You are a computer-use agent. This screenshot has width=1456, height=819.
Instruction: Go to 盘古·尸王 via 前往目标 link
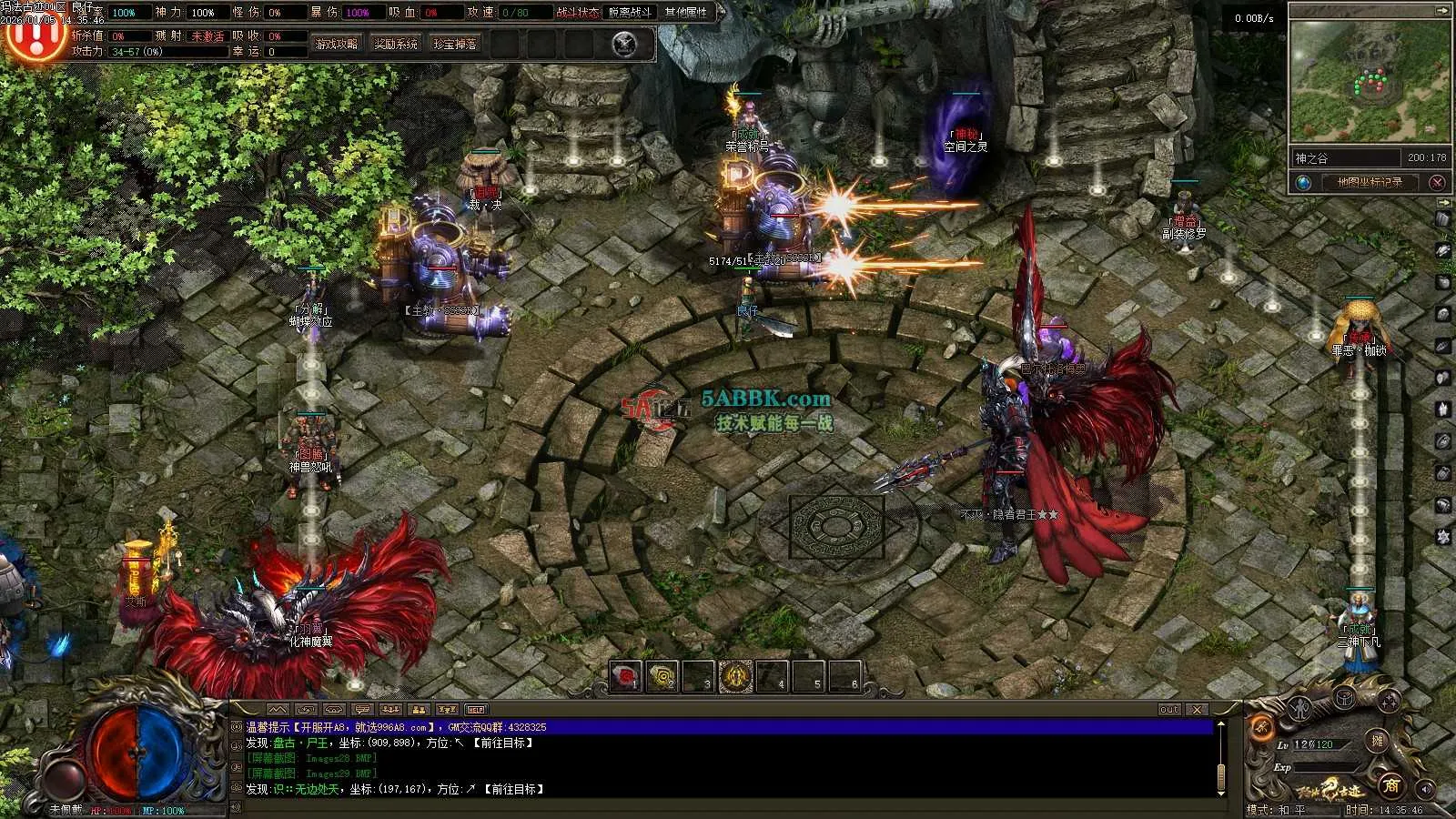(503, 743)
